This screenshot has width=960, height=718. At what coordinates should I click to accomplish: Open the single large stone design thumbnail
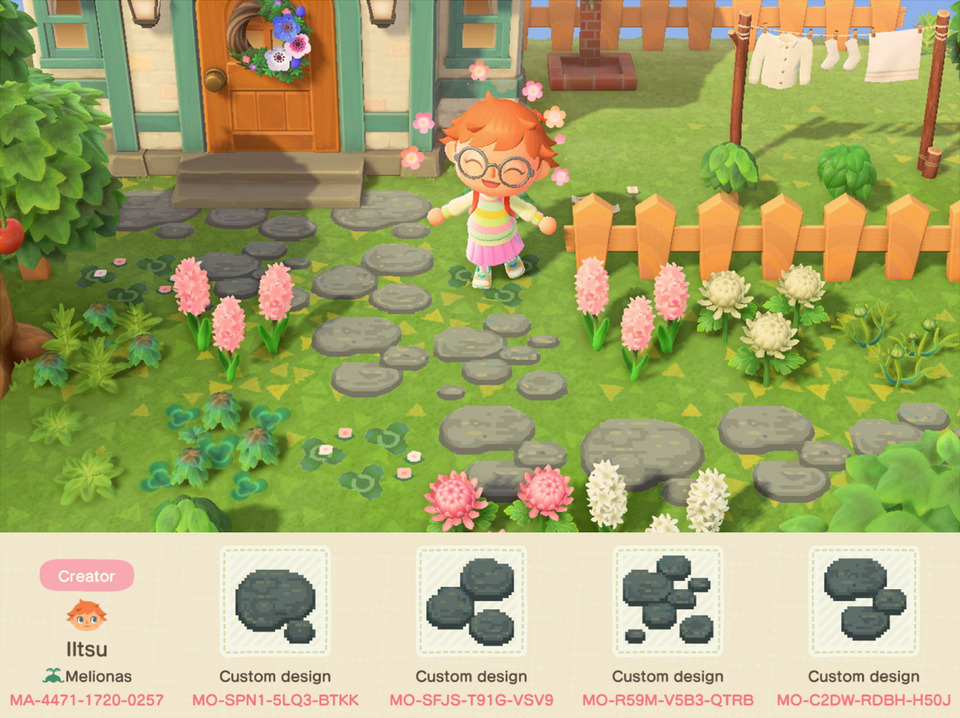[x=275, y=602]
